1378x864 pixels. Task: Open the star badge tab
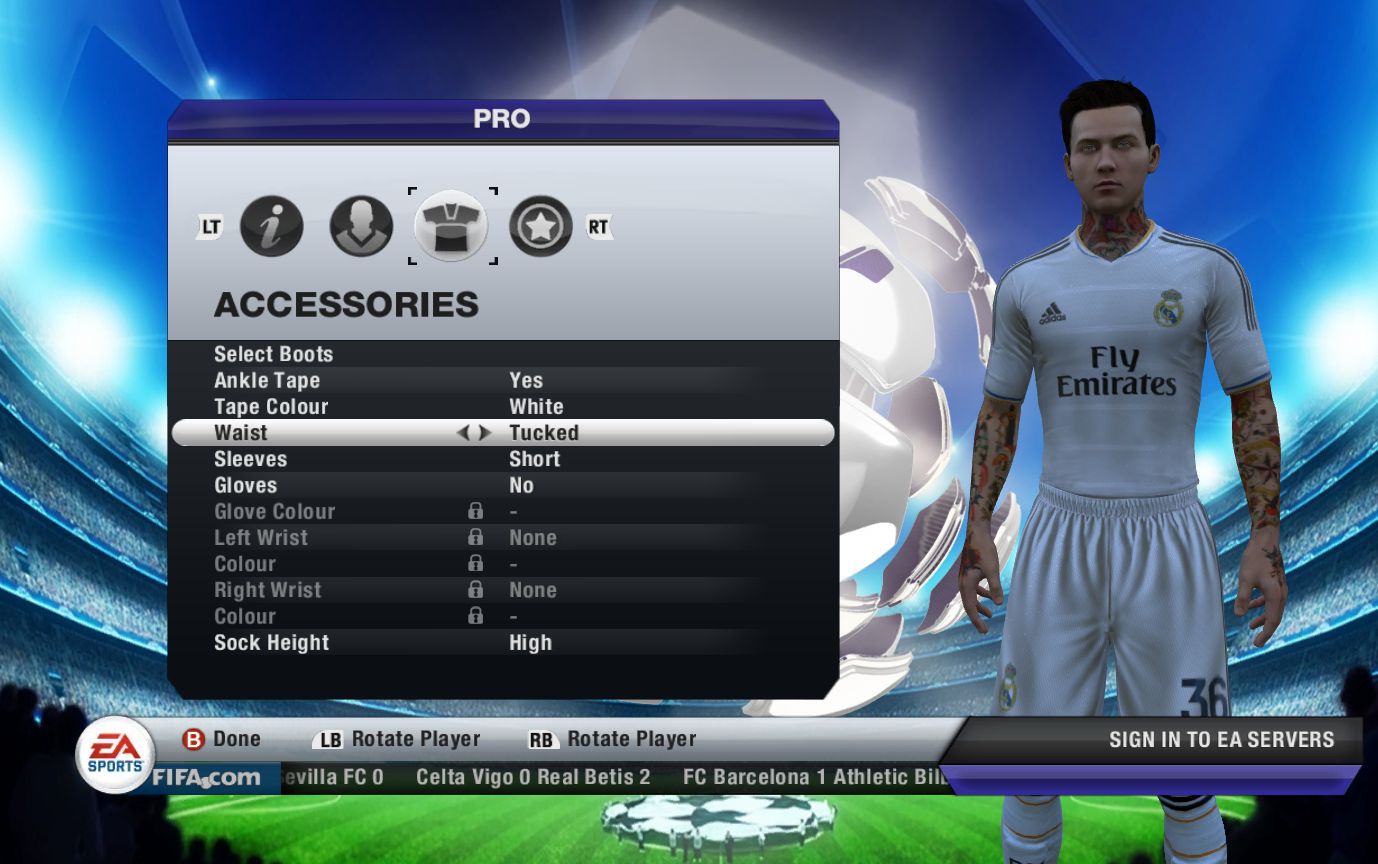tap(541, 226)
